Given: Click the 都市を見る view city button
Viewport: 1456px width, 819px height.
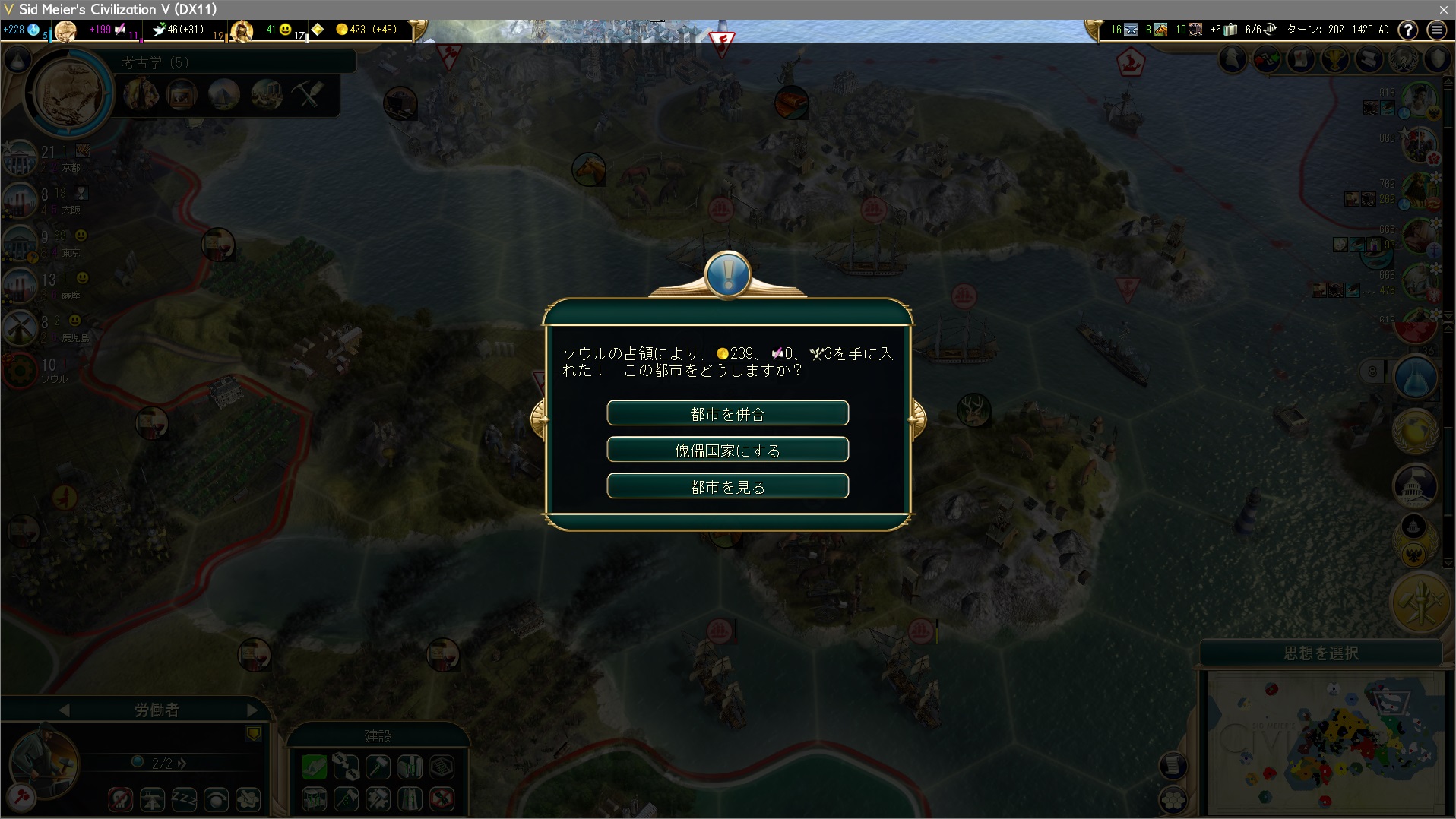Looking at the screenshot, I should (x=727, y=486).
